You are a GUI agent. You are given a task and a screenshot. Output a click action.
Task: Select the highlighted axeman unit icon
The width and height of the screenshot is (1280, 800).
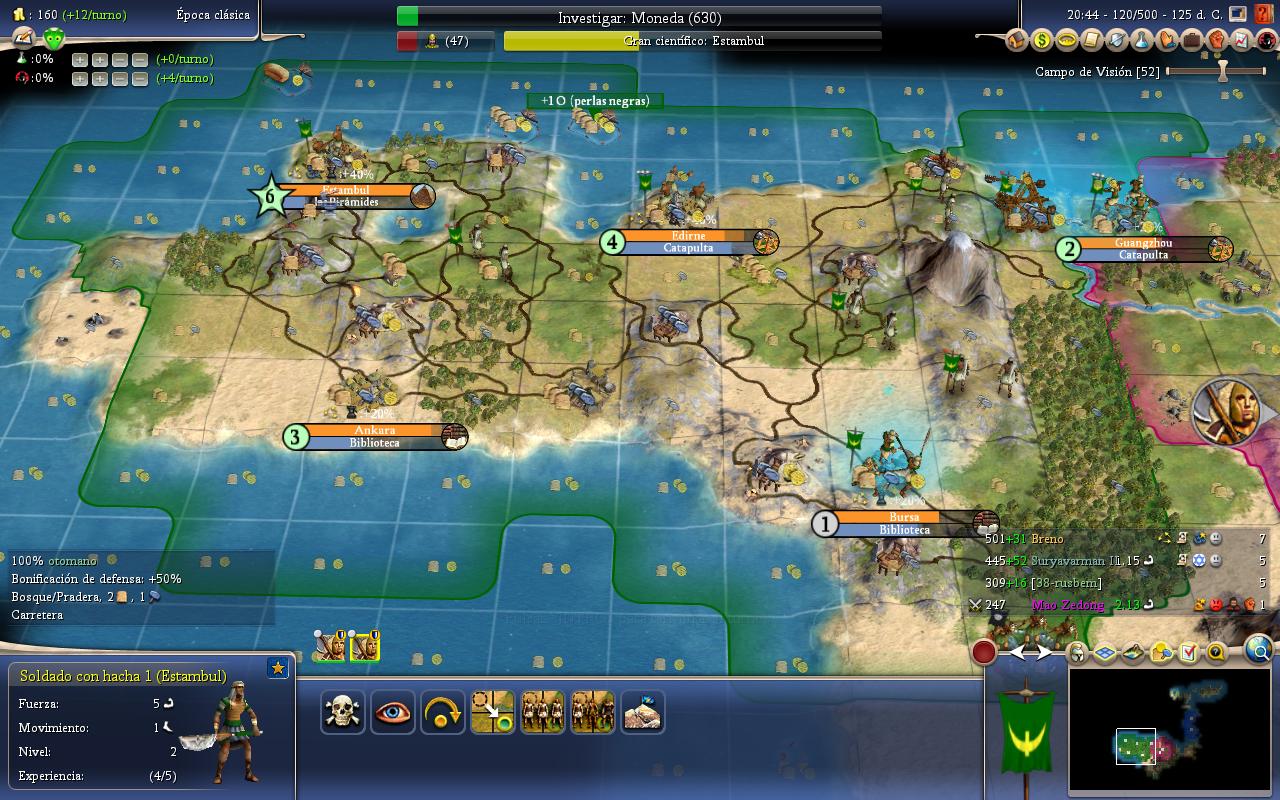(364, 647)
